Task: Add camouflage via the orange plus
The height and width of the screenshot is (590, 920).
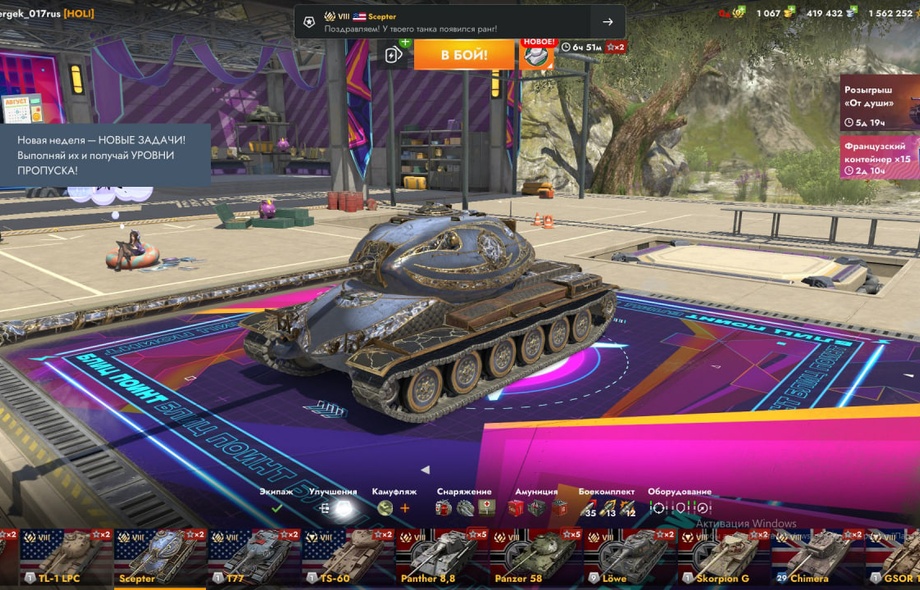Action: [x=405, y=508]
